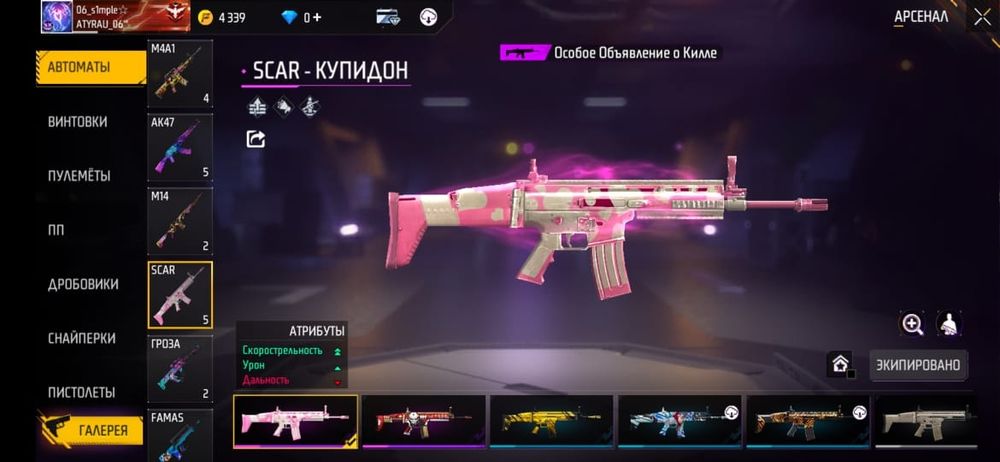The height and width of the screenshot is (462, 1000).
Task: Pick the Гроза weapon slot
Action: click(180, 368)
